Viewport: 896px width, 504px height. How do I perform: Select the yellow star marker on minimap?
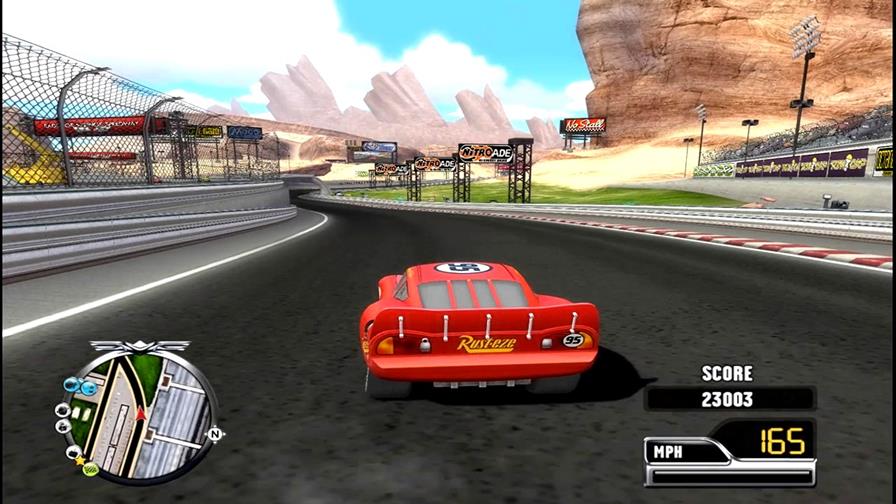(80, 461)
